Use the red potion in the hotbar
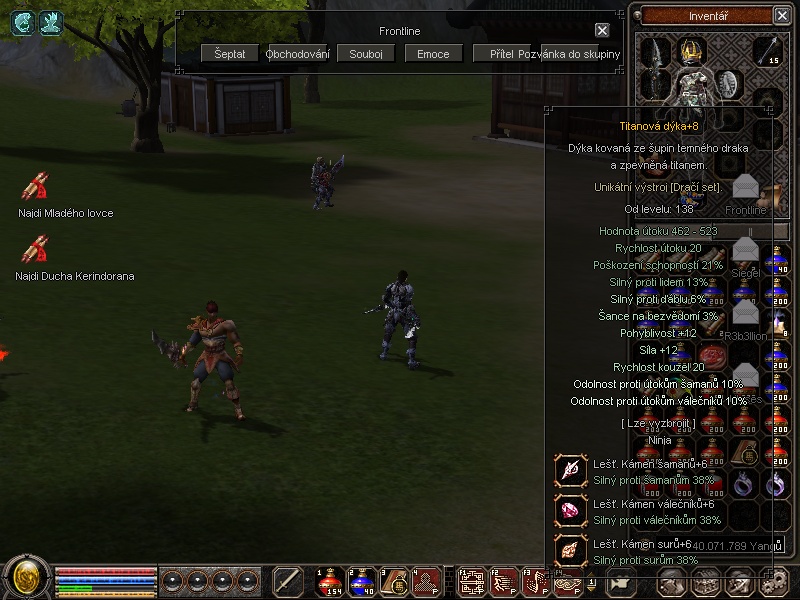Screen dimensions: 800x600 coord(328,580)
